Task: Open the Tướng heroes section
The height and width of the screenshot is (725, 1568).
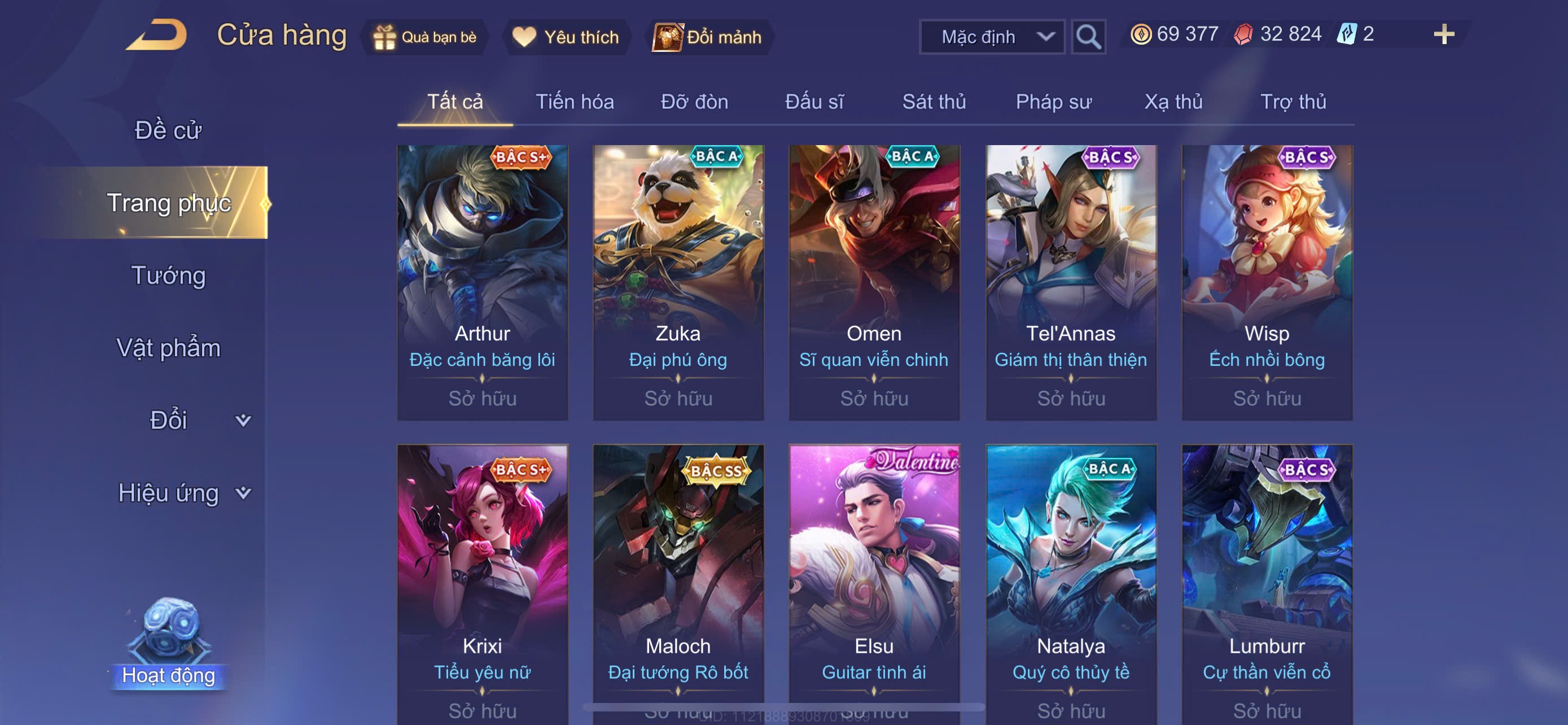Action: 169,275
